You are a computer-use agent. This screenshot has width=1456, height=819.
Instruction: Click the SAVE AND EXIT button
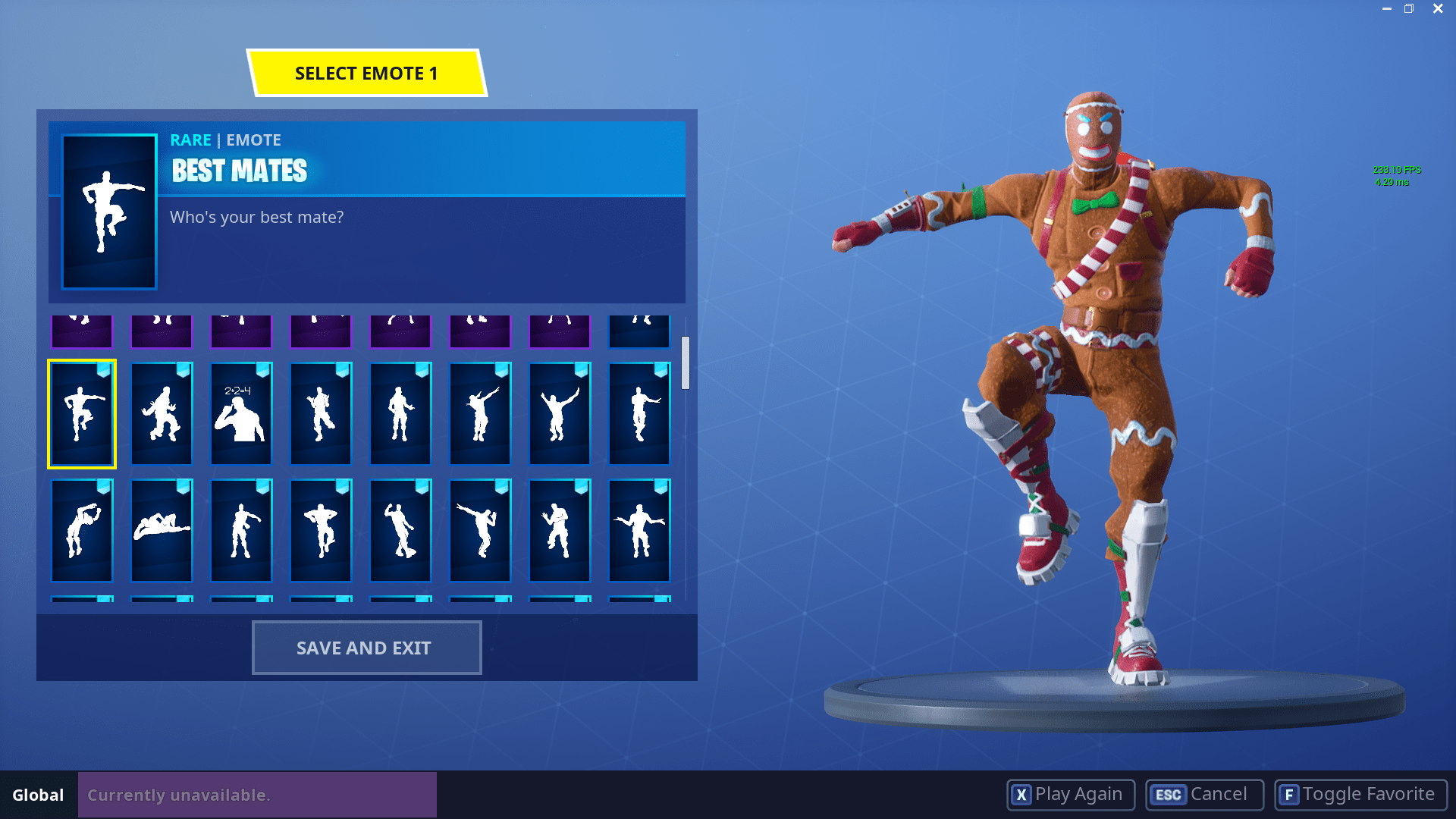366,647
